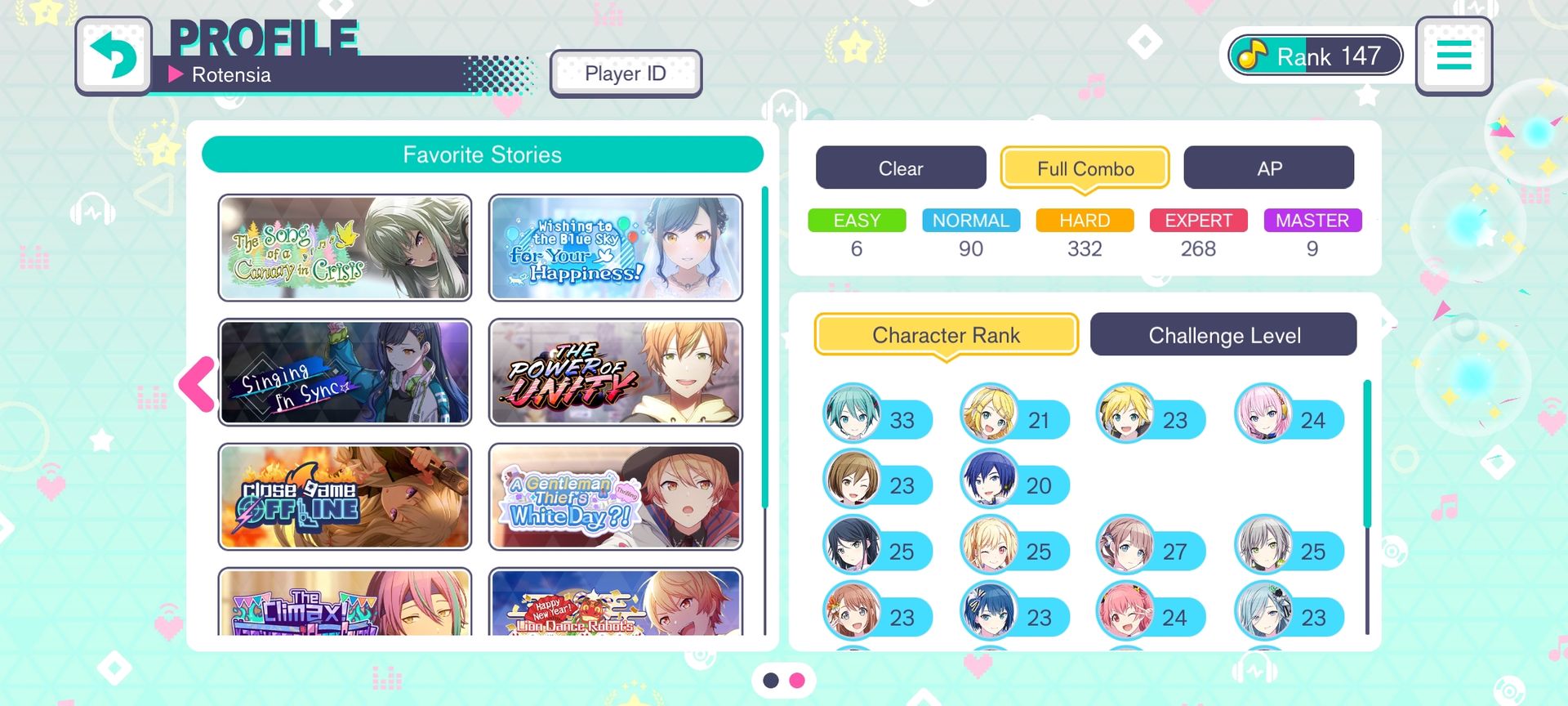1568x706 pixels.
Task: Switch to the Clear tab
Action: pyautogui.click(x=901, y=168)
